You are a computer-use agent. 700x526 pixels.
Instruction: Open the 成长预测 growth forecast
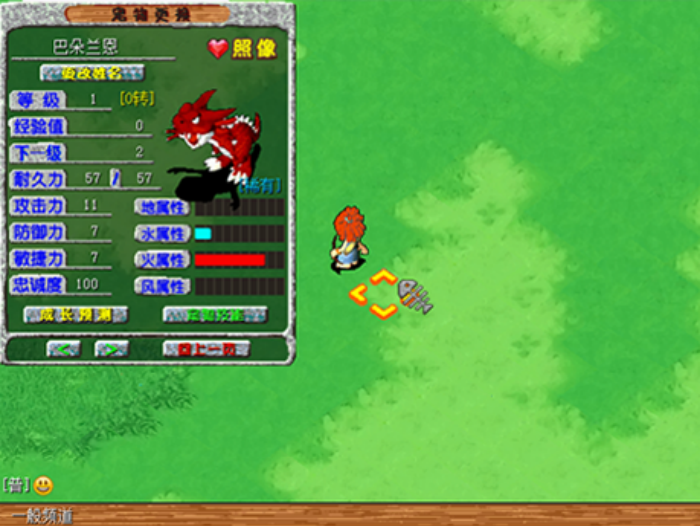75,314
